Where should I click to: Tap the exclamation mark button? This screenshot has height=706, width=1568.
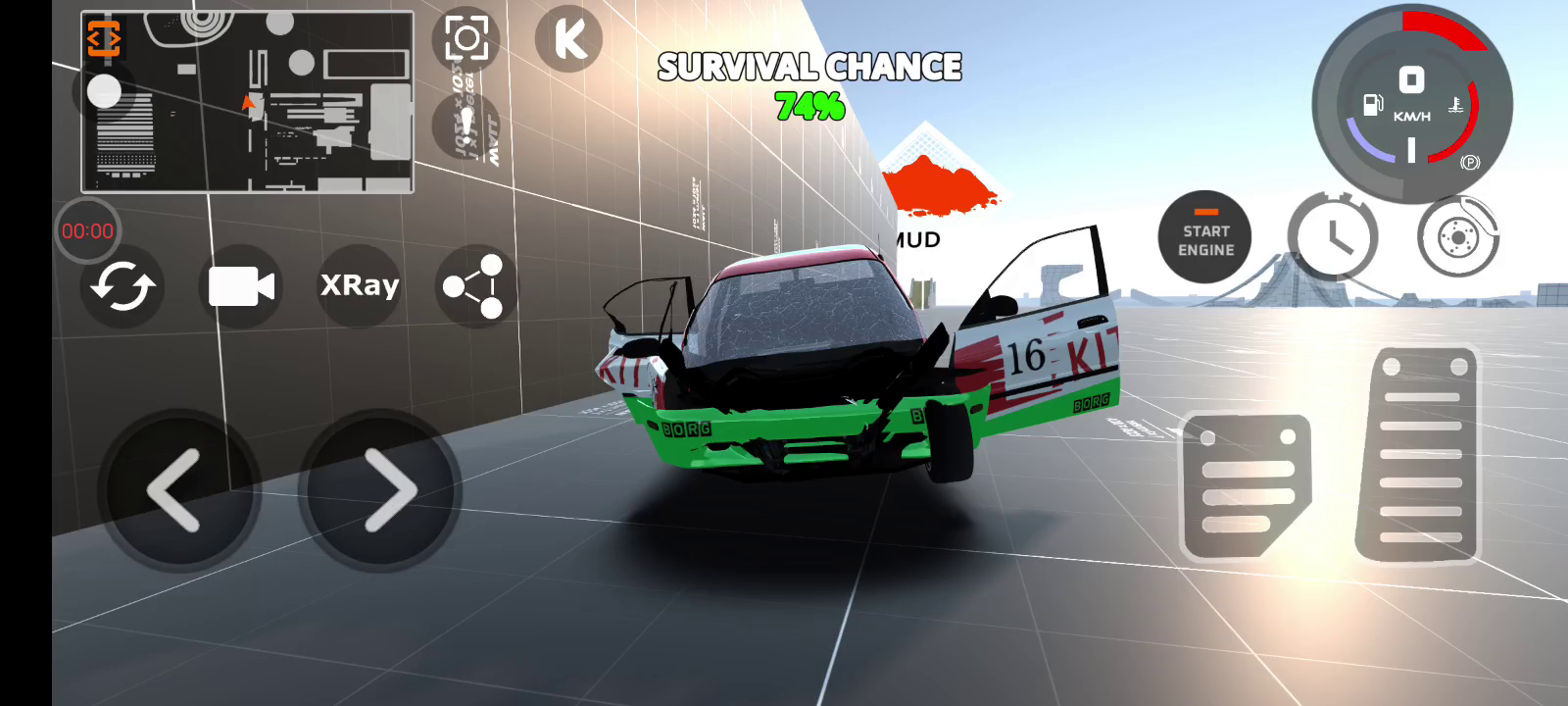click(x=466, y=126)
